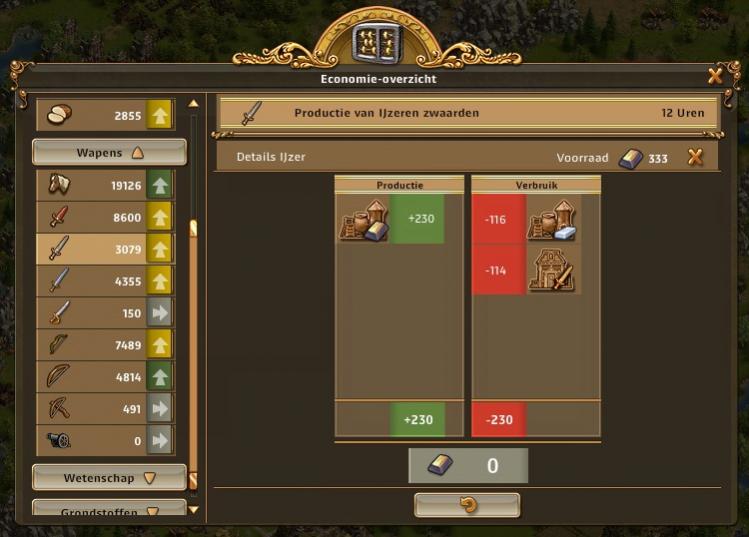The image size is (749, 537).
Task: Select the horse row with 19126
Action: pyautogui.click(x=105, y=185)
